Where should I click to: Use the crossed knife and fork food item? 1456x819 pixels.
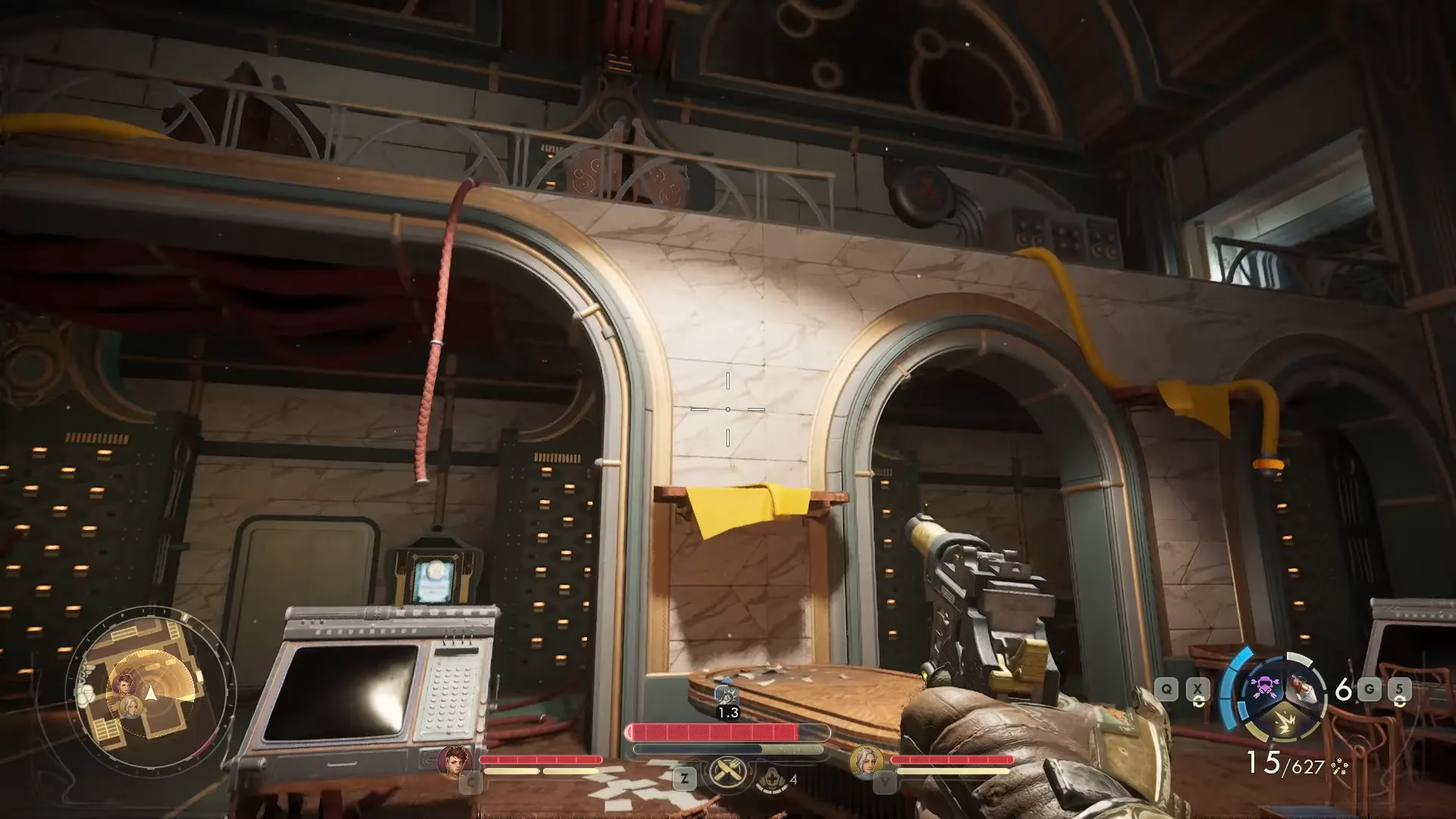coord(728,773)
